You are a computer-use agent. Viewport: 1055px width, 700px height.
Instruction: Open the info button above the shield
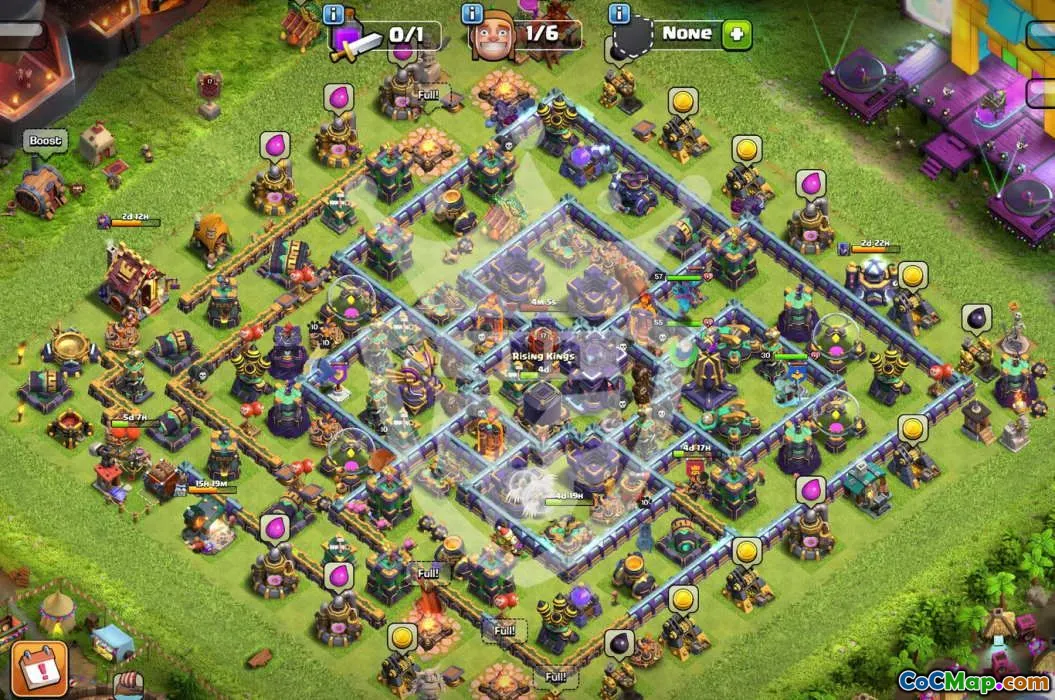coord(619,14)
